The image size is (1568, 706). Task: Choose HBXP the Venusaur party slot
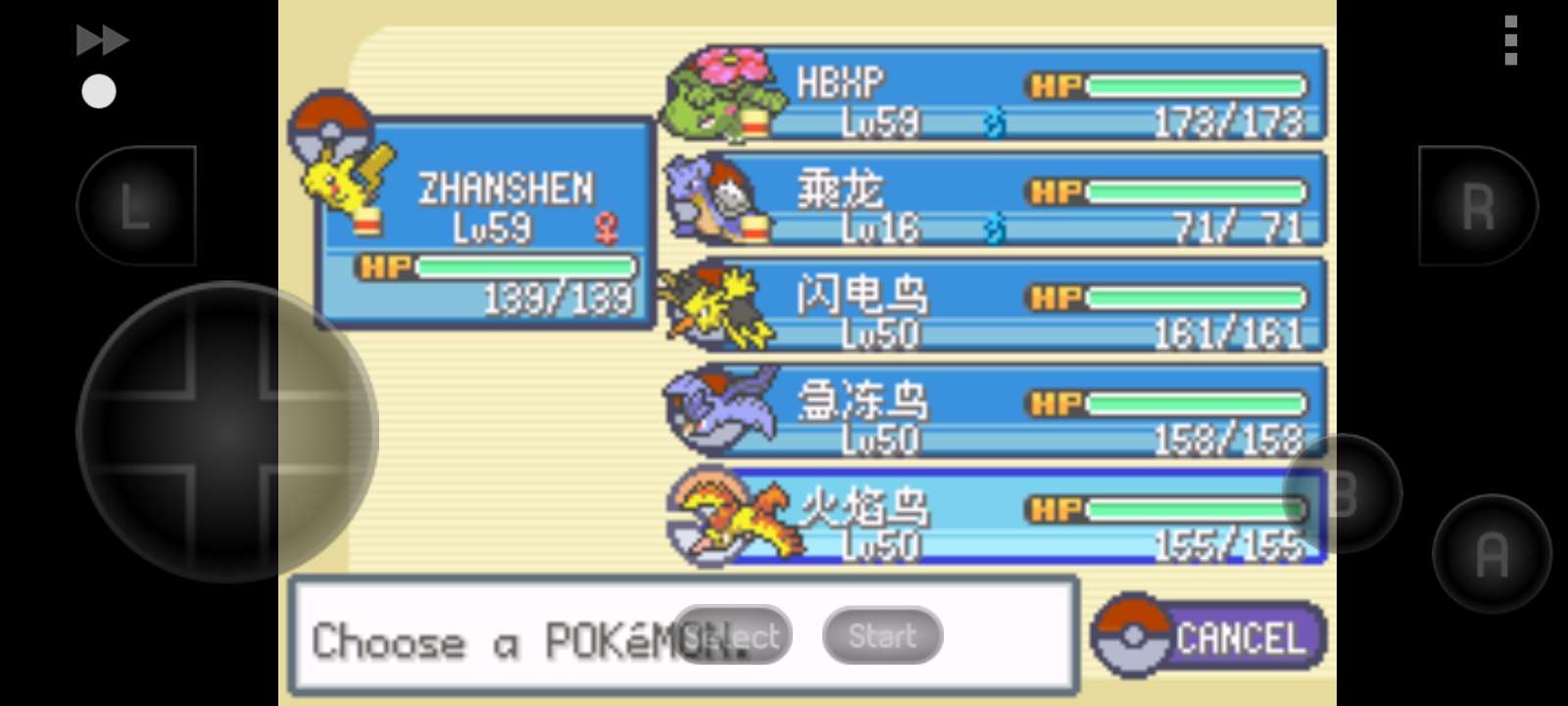pyautogui.click(x=995, y=94)
